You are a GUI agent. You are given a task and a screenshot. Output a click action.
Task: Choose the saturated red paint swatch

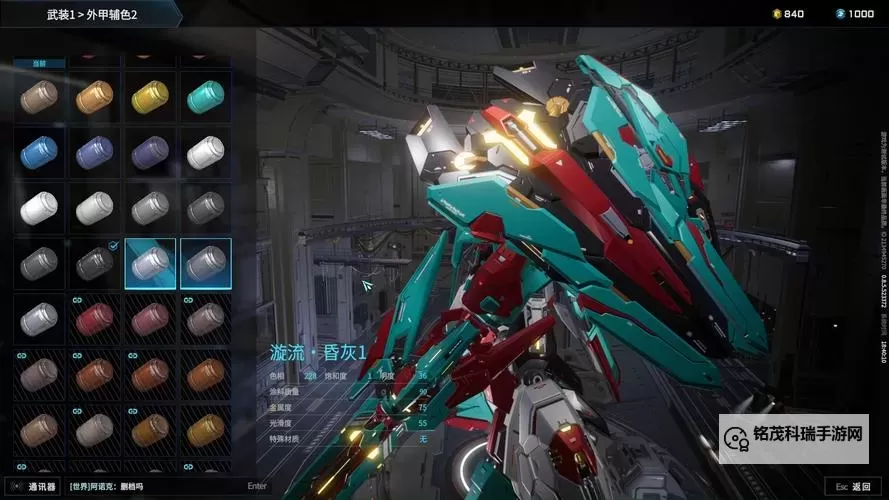(x=95, y=319)
